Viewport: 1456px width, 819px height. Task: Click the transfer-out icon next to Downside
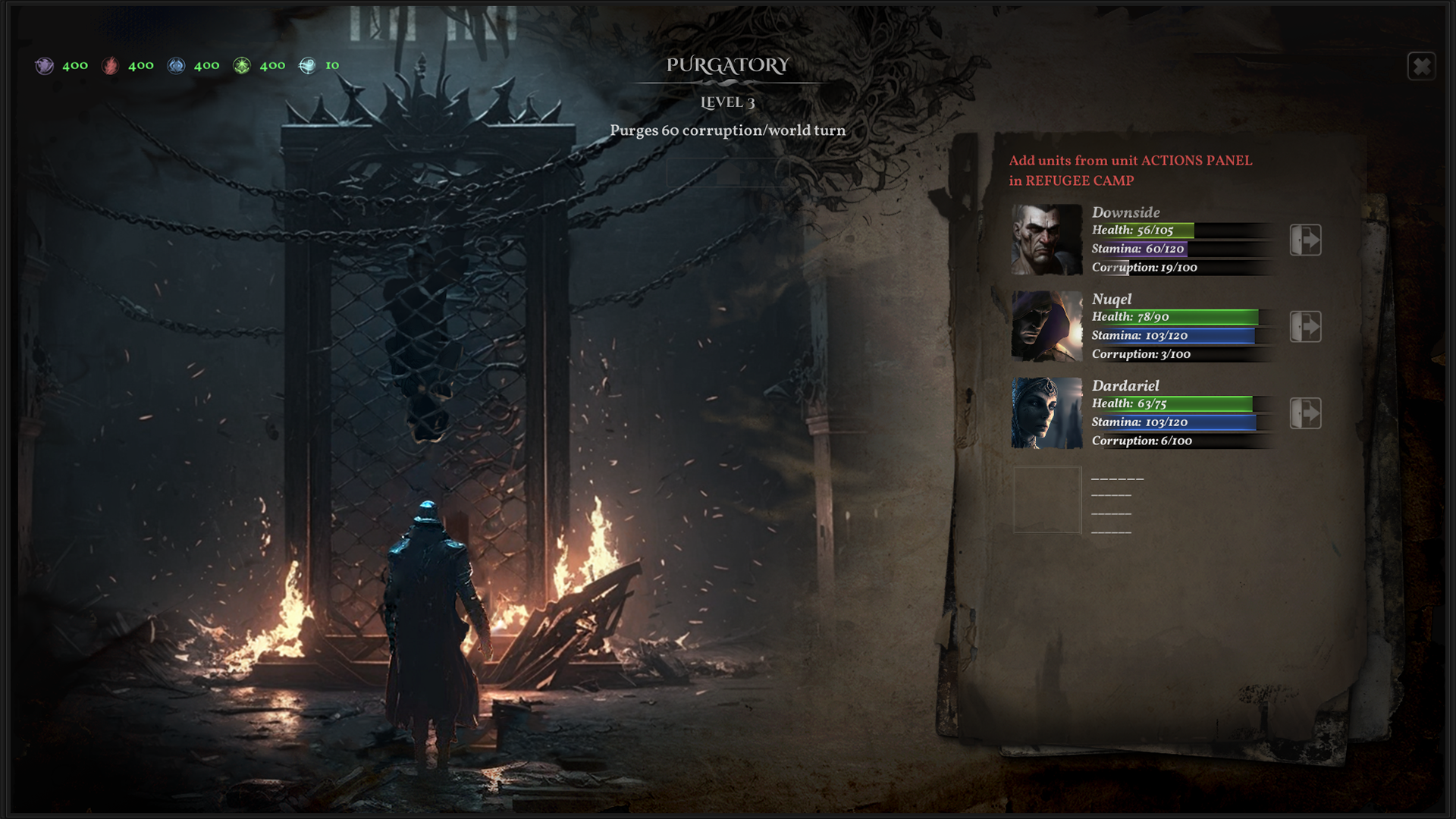[1305, 240]
